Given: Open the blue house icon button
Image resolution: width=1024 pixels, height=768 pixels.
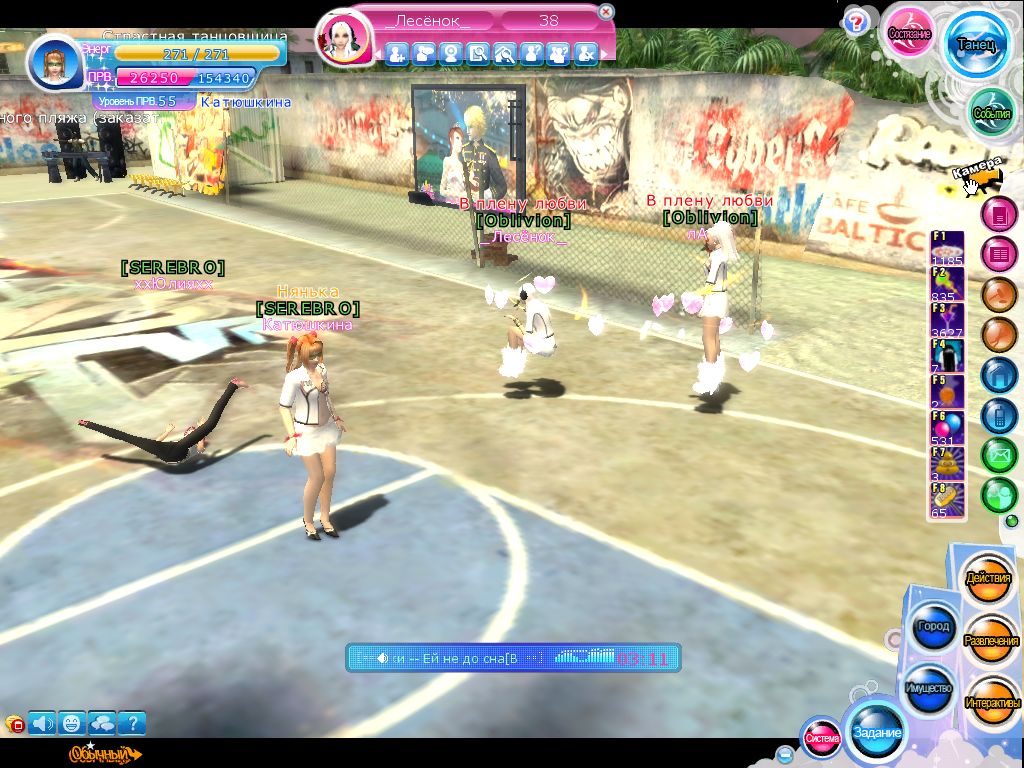Looking at the screenshot, I should click(x=998, y=375).
